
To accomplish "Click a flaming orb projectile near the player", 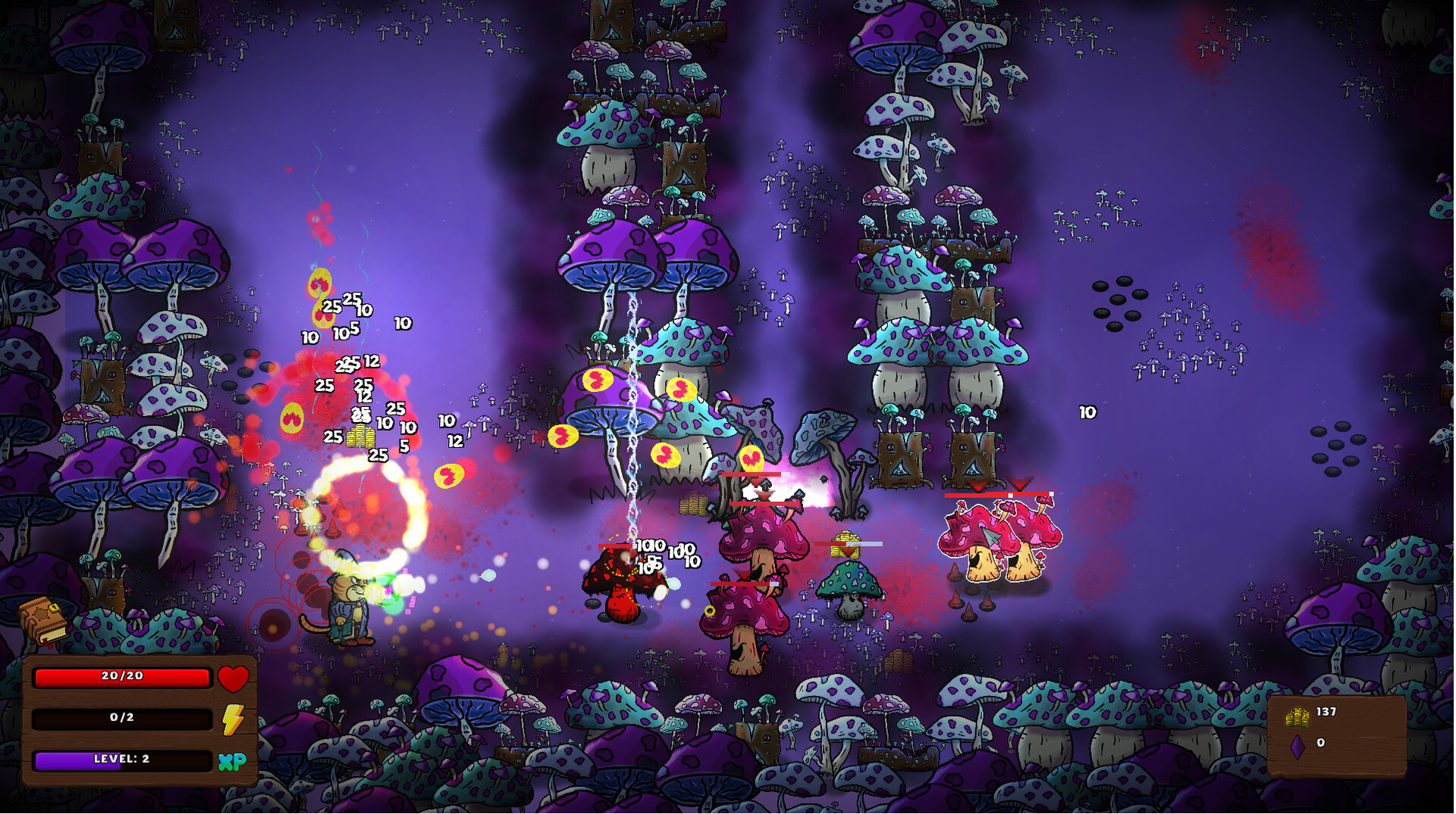I will [x=450, y=474].
